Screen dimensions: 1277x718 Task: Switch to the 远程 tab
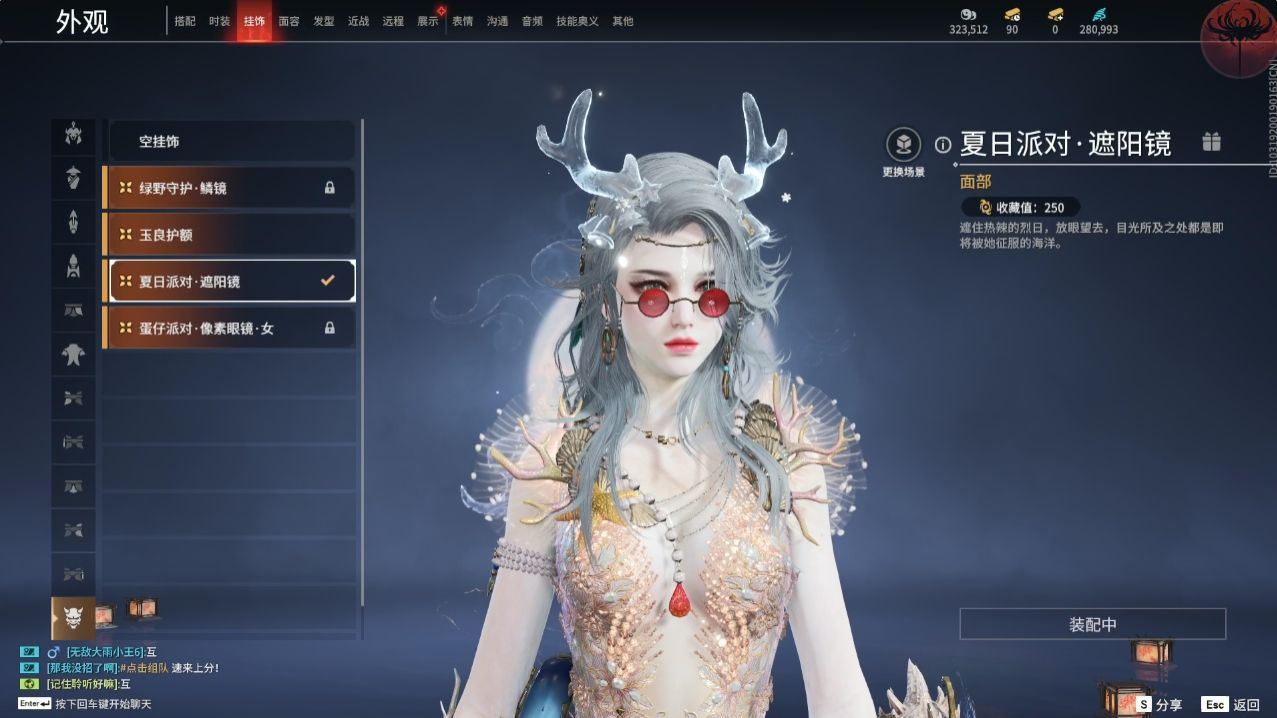pyautogui.click(x=393, y=21)
